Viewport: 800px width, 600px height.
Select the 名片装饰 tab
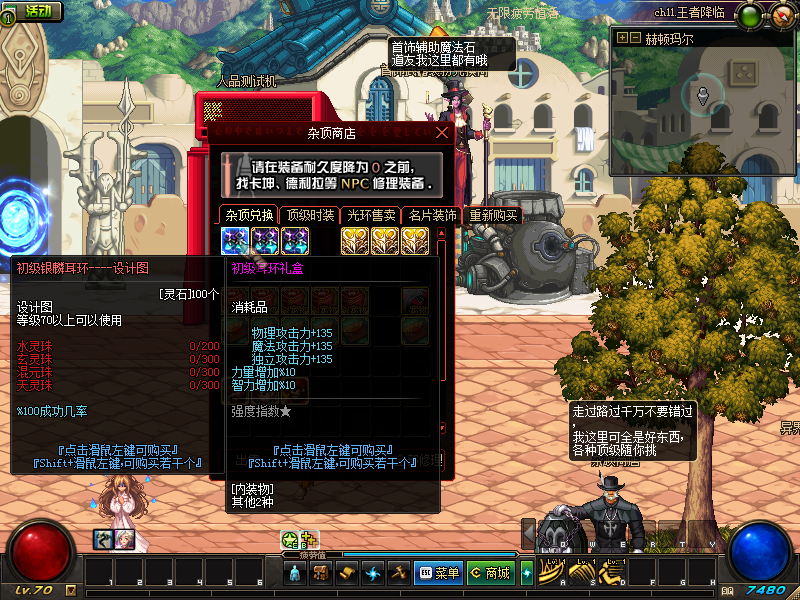click(431, 215)
